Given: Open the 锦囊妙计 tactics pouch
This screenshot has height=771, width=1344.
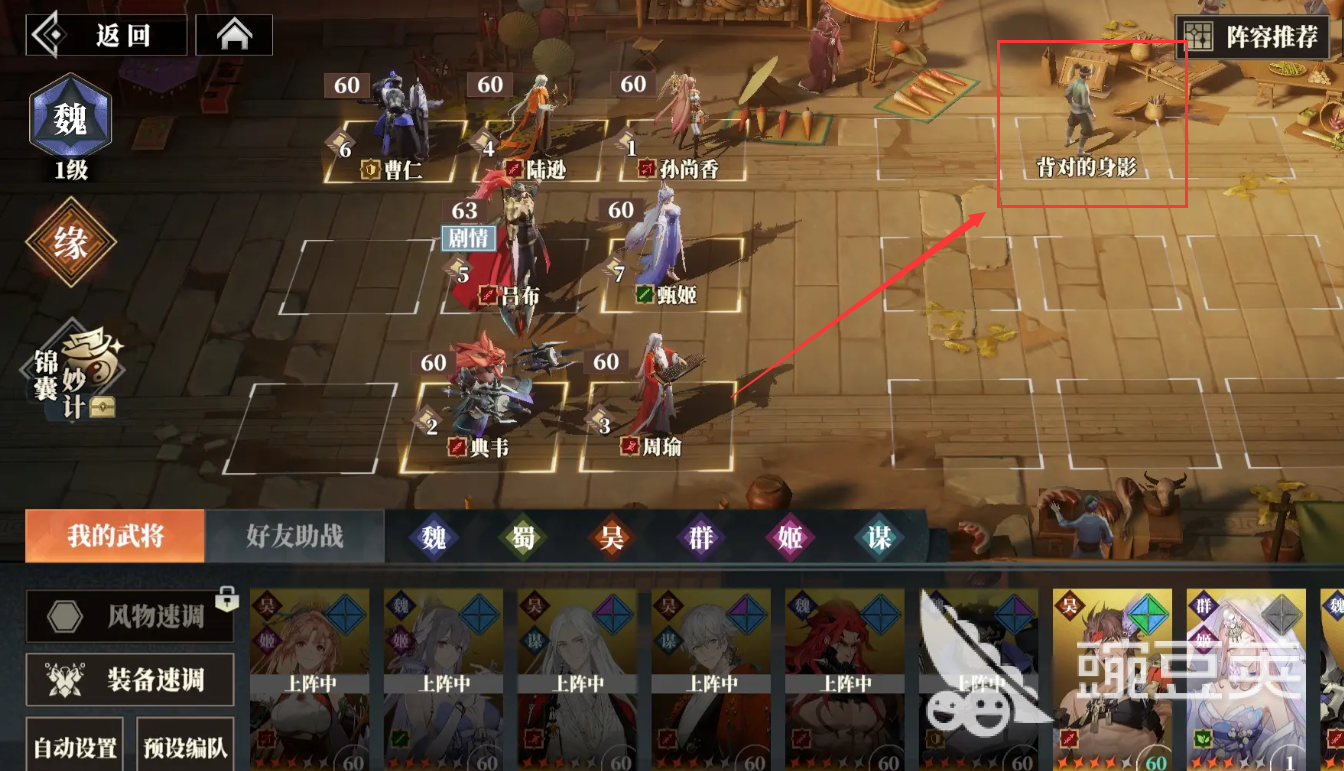Looking at the screenshot, I should click(x=75, y=372).
